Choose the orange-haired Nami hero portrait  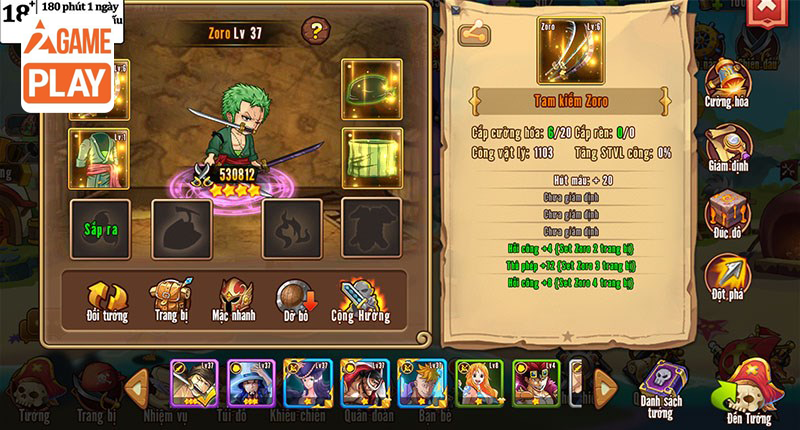(x=479, y=383)
